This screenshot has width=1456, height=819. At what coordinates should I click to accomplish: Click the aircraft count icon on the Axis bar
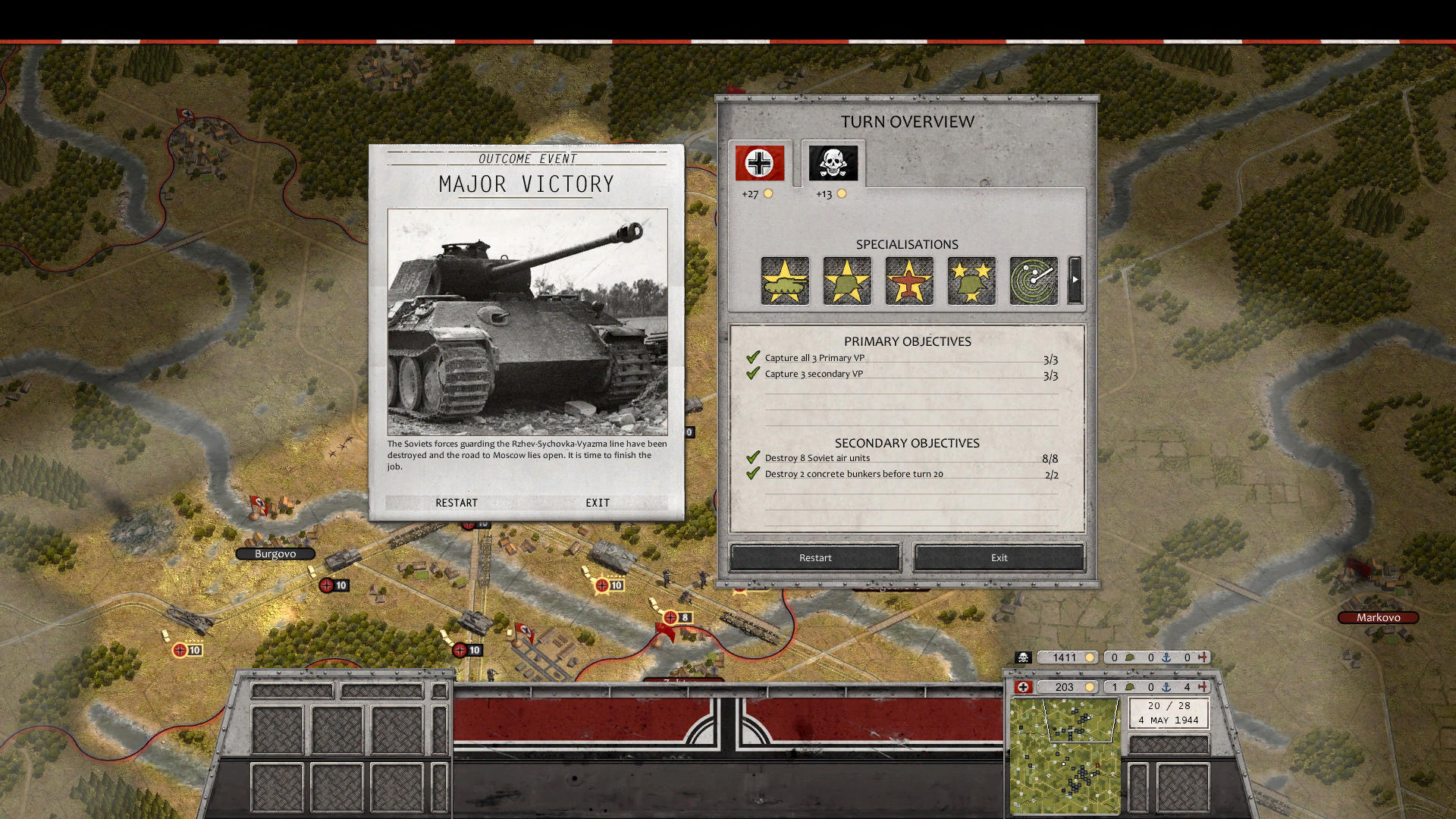pos(1204,688)
